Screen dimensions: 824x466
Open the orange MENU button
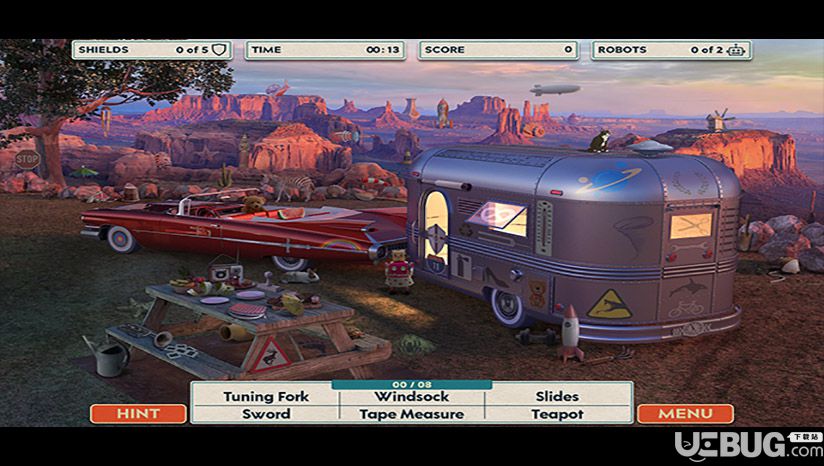tap(685, 413)
